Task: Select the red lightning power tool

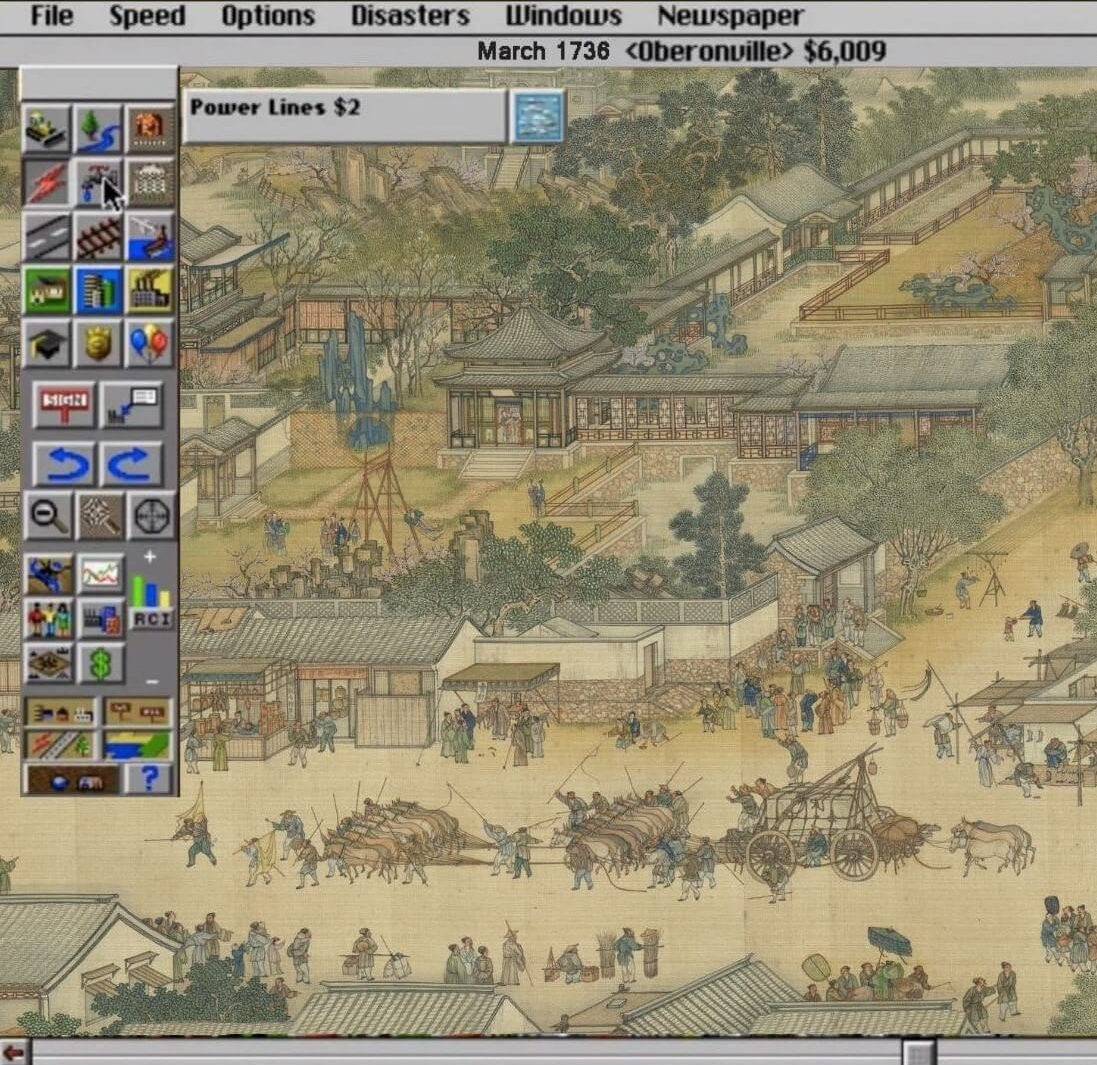Action: (47, 182)
